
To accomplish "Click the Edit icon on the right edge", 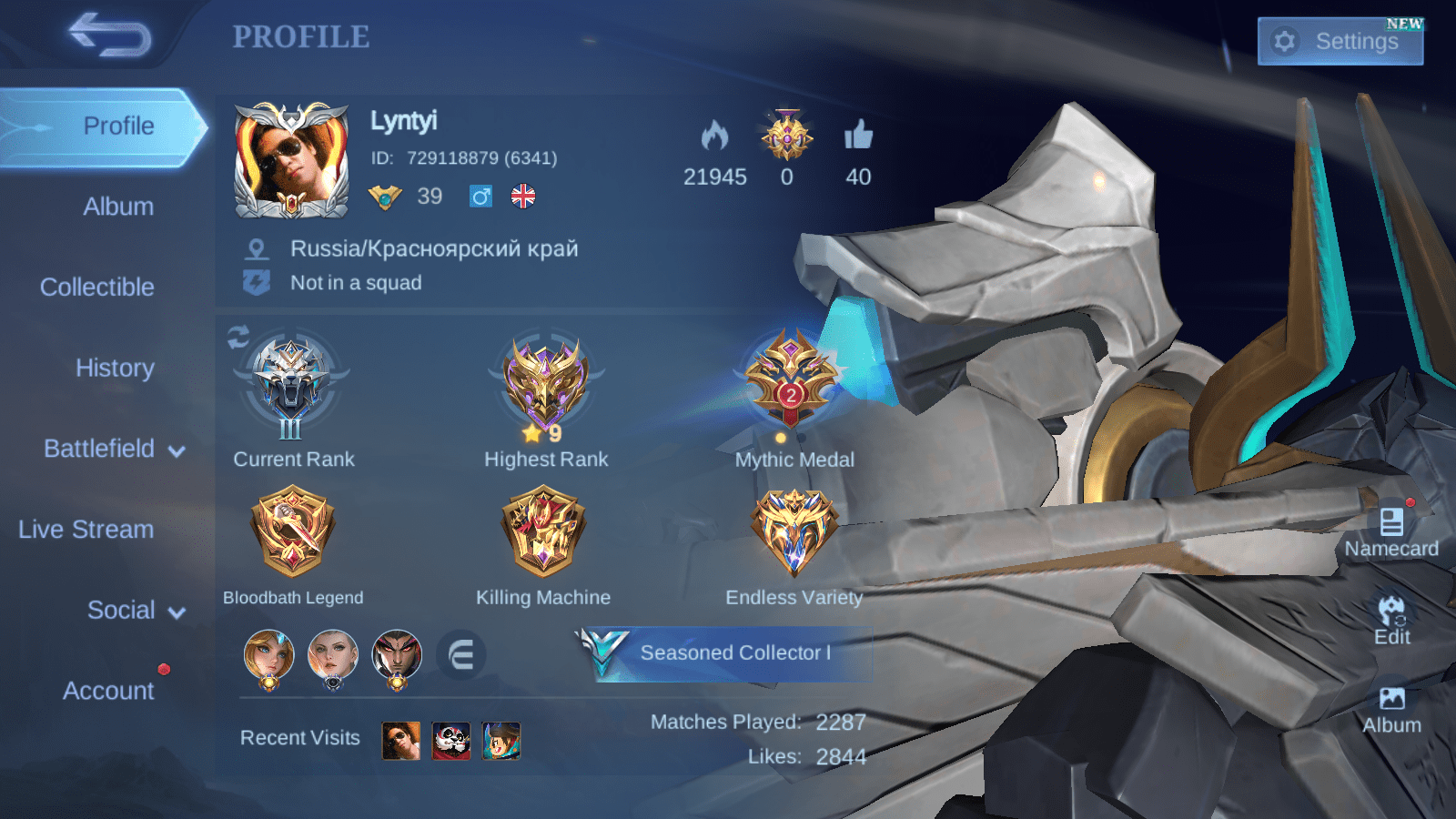I will 1390,608.
